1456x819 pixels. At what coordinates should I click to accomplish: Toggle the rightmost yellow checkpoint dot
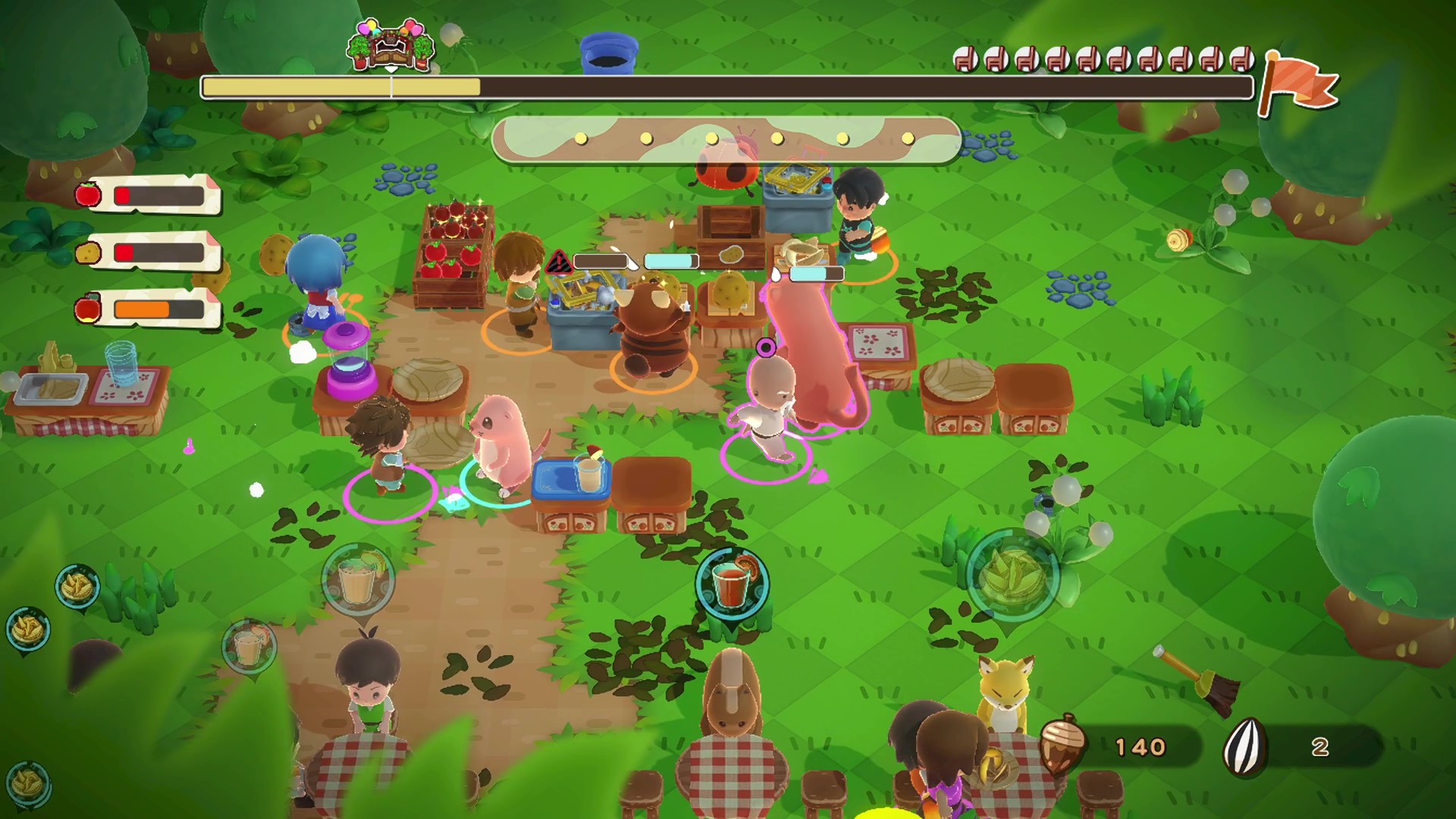pos(908,138)
